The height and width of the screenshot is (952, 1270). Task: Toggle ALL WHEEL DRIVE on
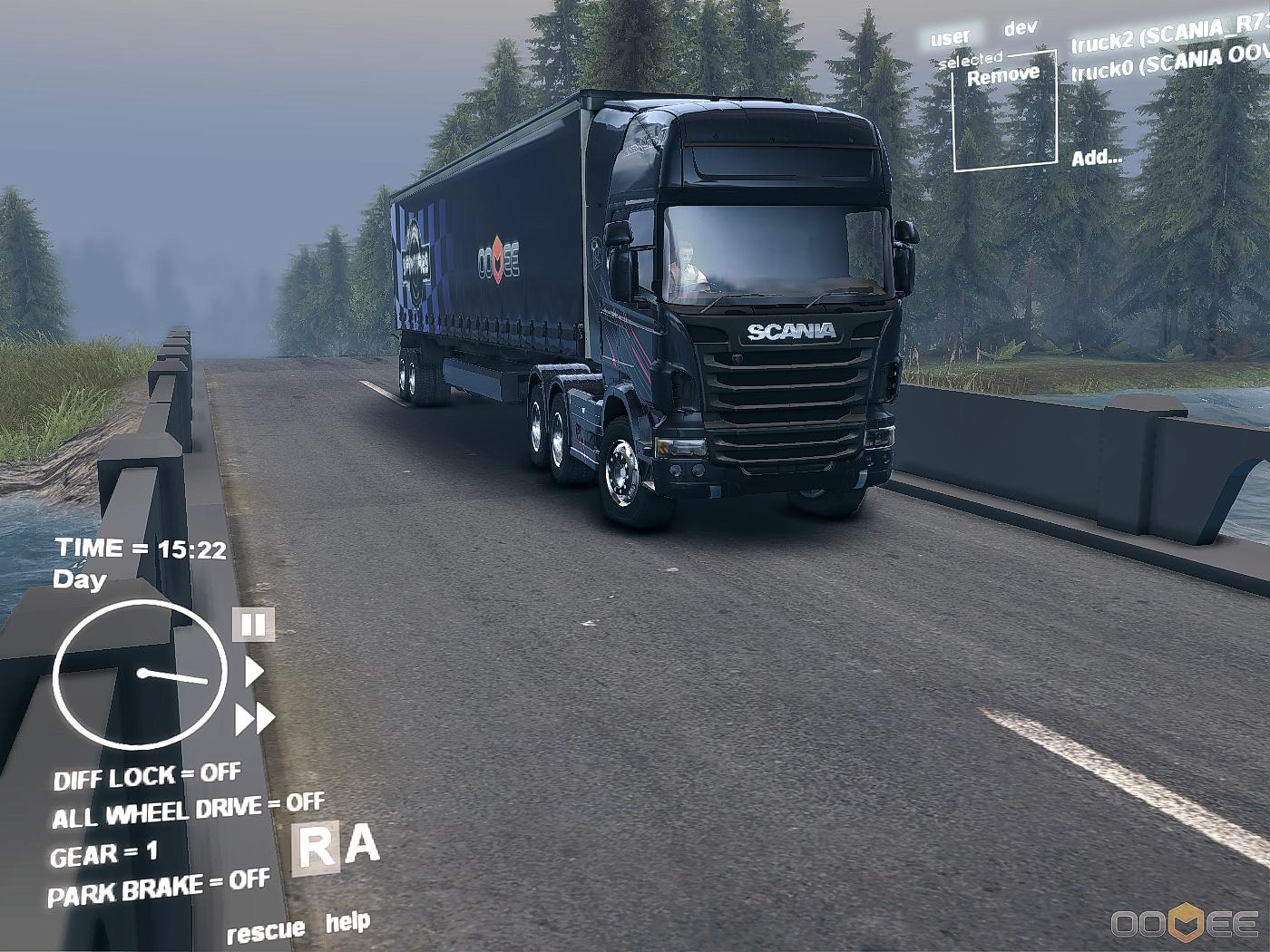(188, 811)
